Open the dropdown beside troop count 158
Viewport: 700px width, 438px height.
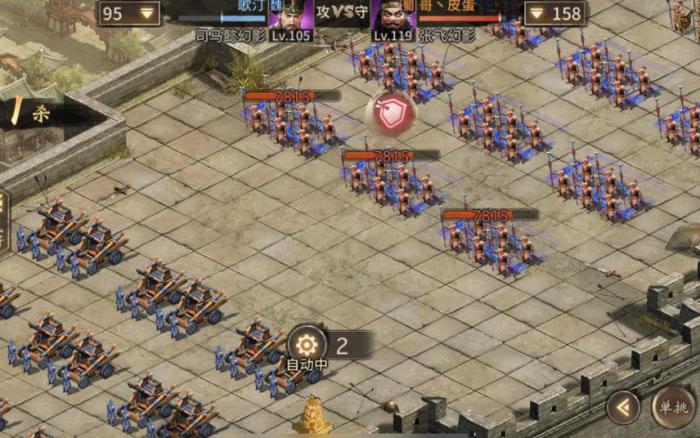coord(537,13)
